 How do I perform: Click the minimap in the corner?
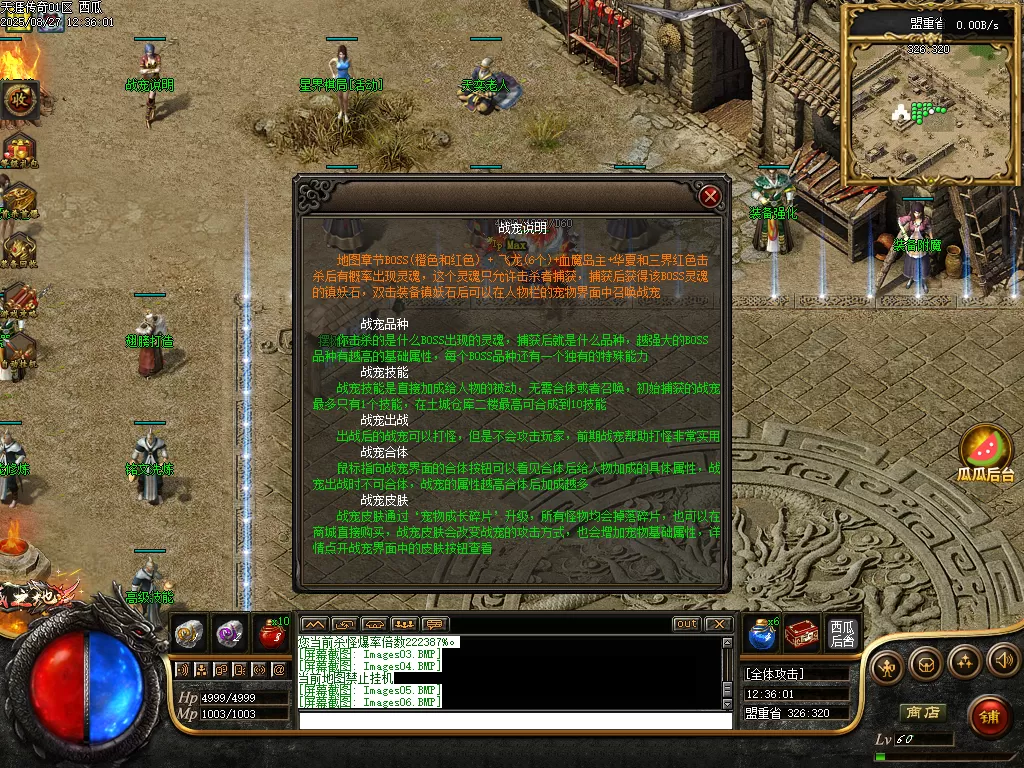click(930, 110)
